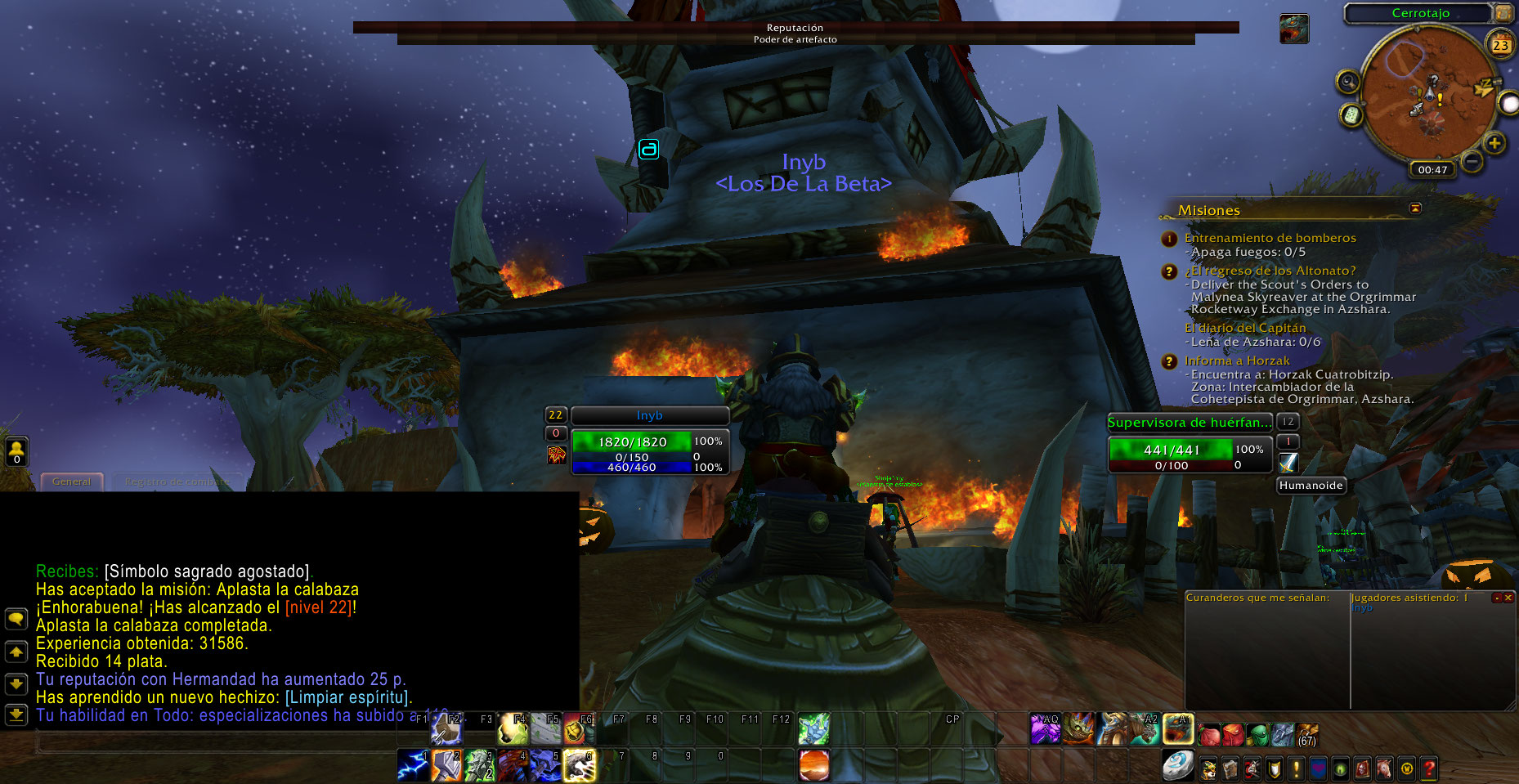The width and height of the screenshot is (1519, 784).
Task: Select the General chat tab
Action: 72,482
